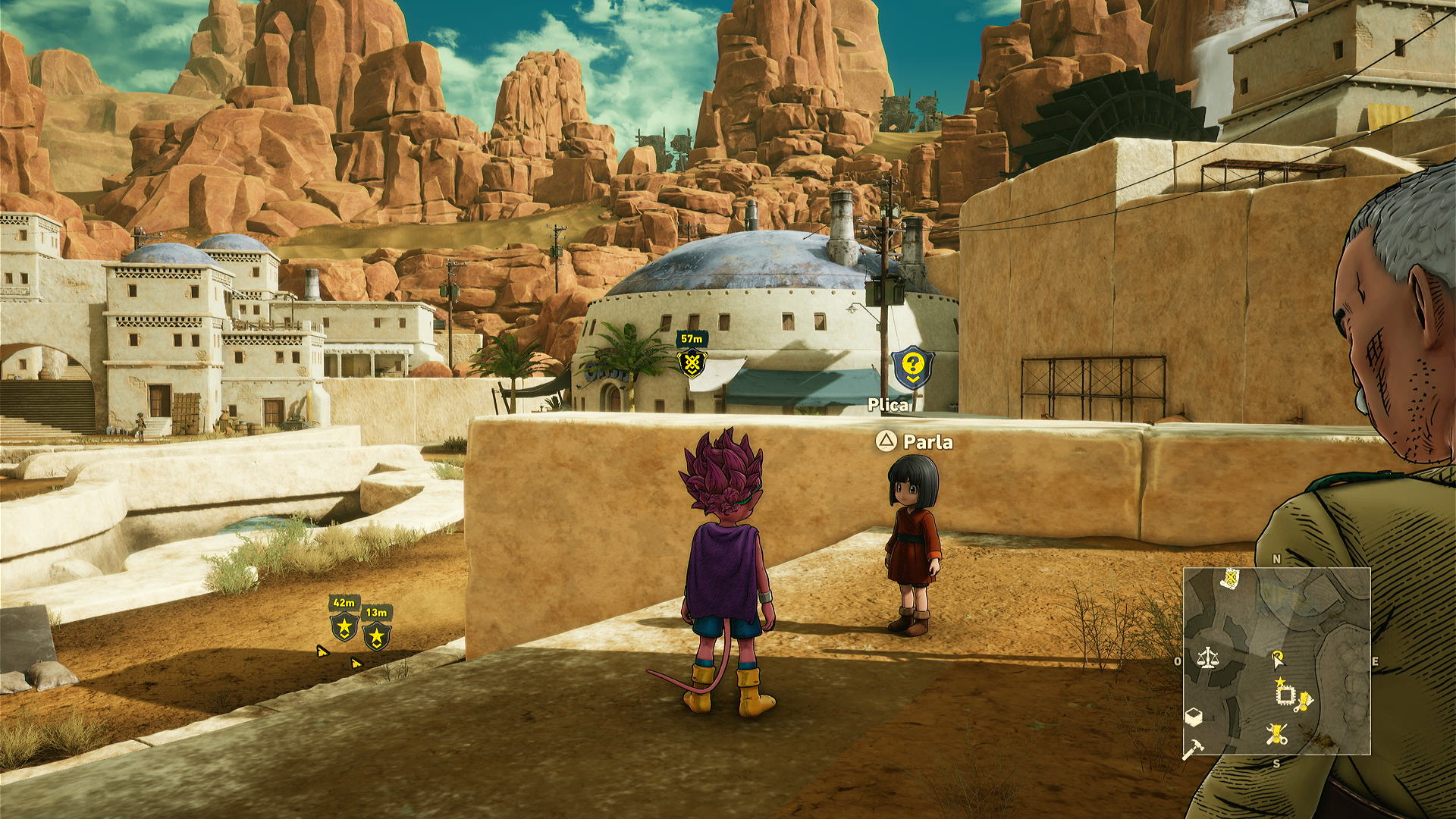The width and height of the screenshot is (1456, 819).
Task: Click the square chip icon on minimap
Action: tap(1285, 695)
